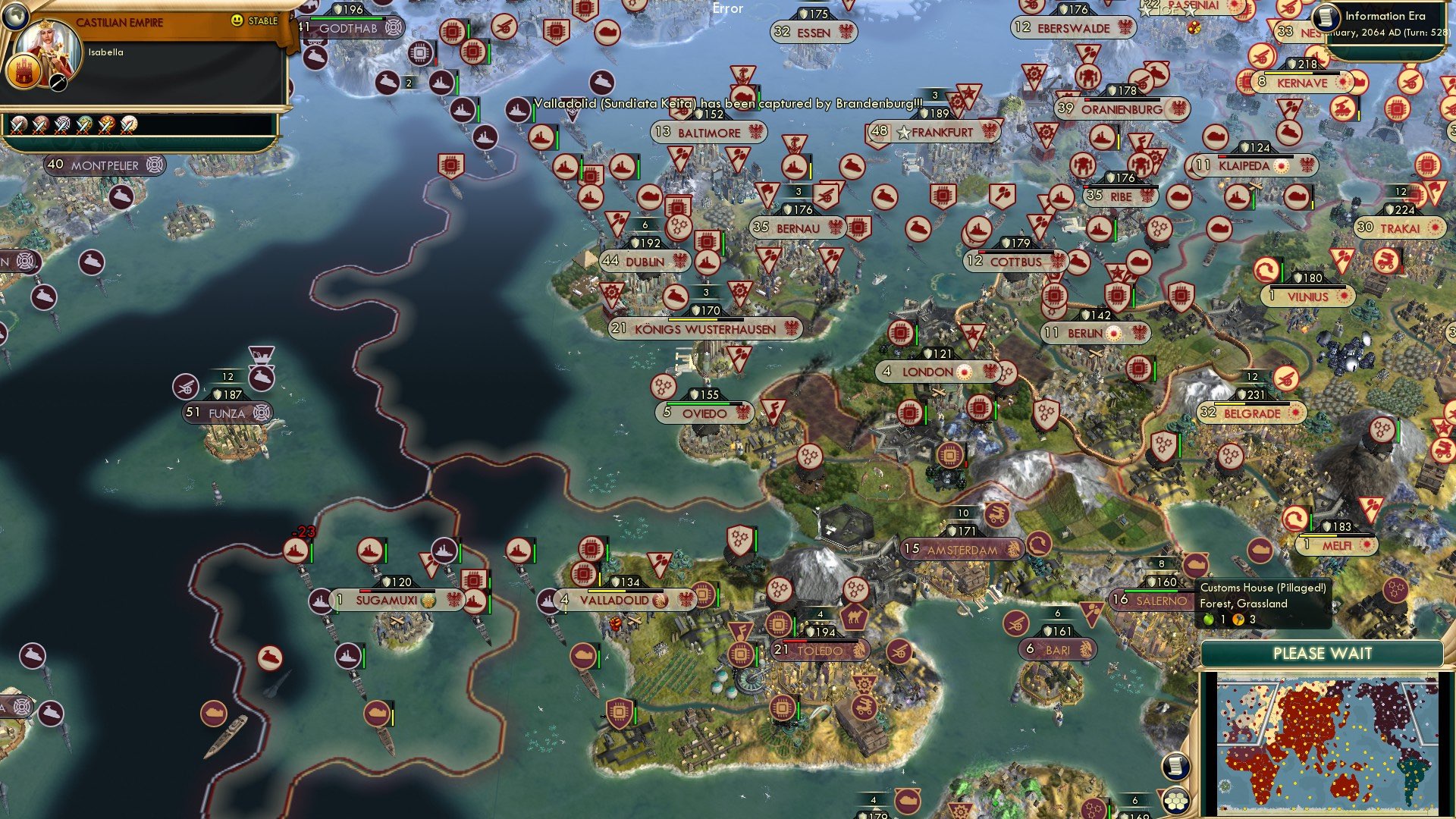Select the first crossed-swords war indicator icon
Screen dimensions: 1456x819
pyautogui.click(x=19, y=127)
